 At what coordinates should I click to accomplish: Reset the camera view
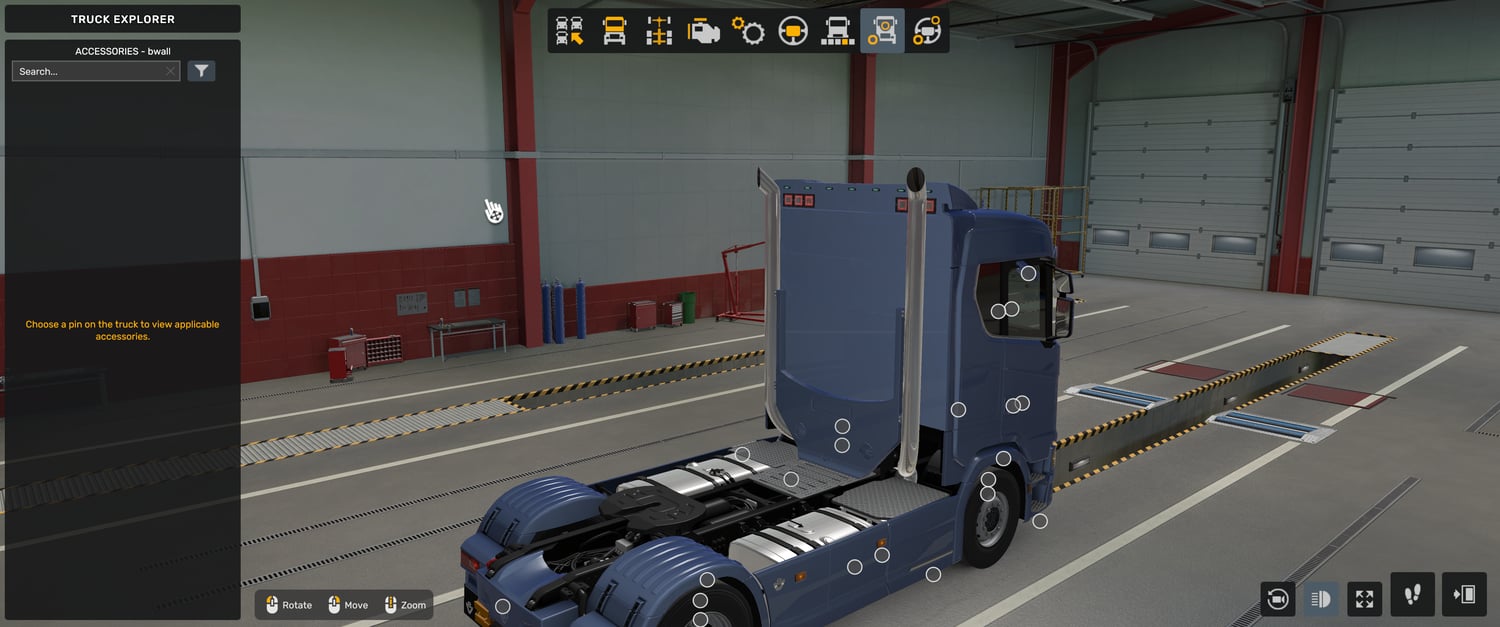[1277, 599]
